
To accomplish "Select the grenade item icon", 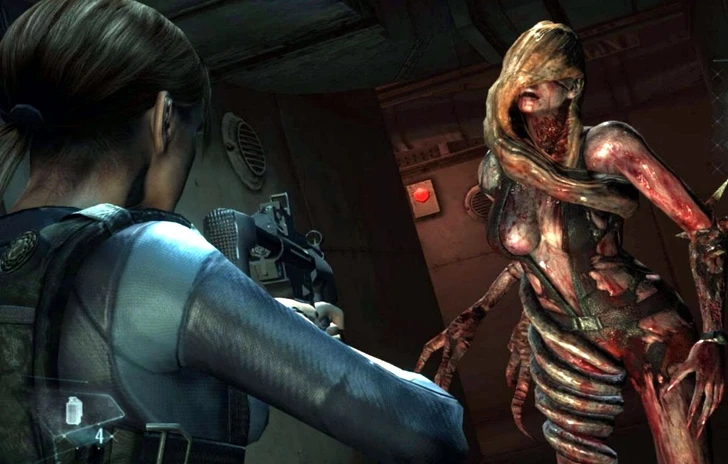I will pyautogui.click(x=75, y=410).
